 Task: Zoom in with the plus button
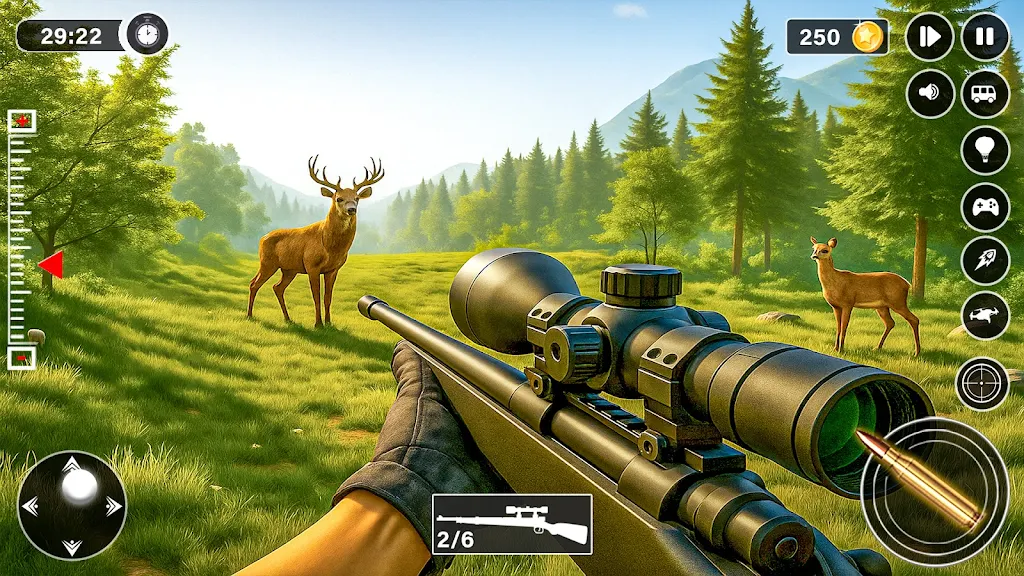click(x=22, y=121)
